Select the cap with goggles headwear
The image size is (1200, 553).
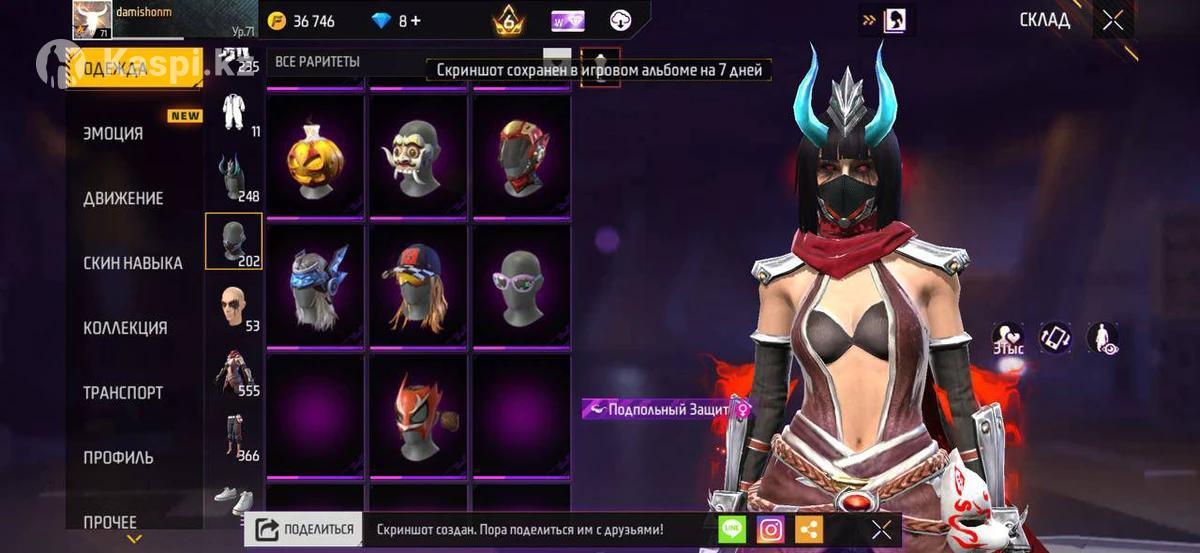(x=418, y=285)
